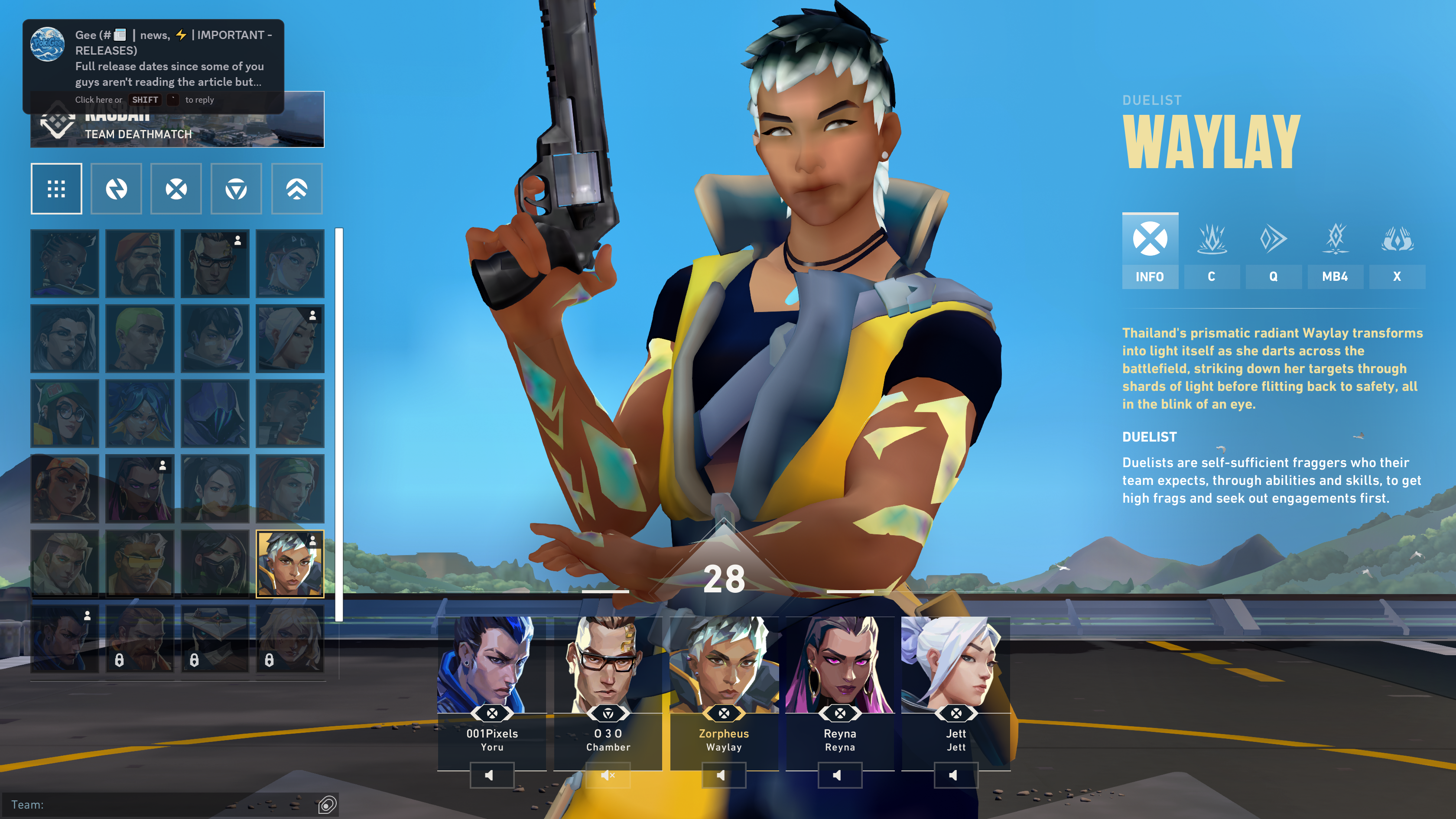View Waylay's C ability
Image resolution: width=1456 pixels, height=819 pixels.
click(1211, 251)
